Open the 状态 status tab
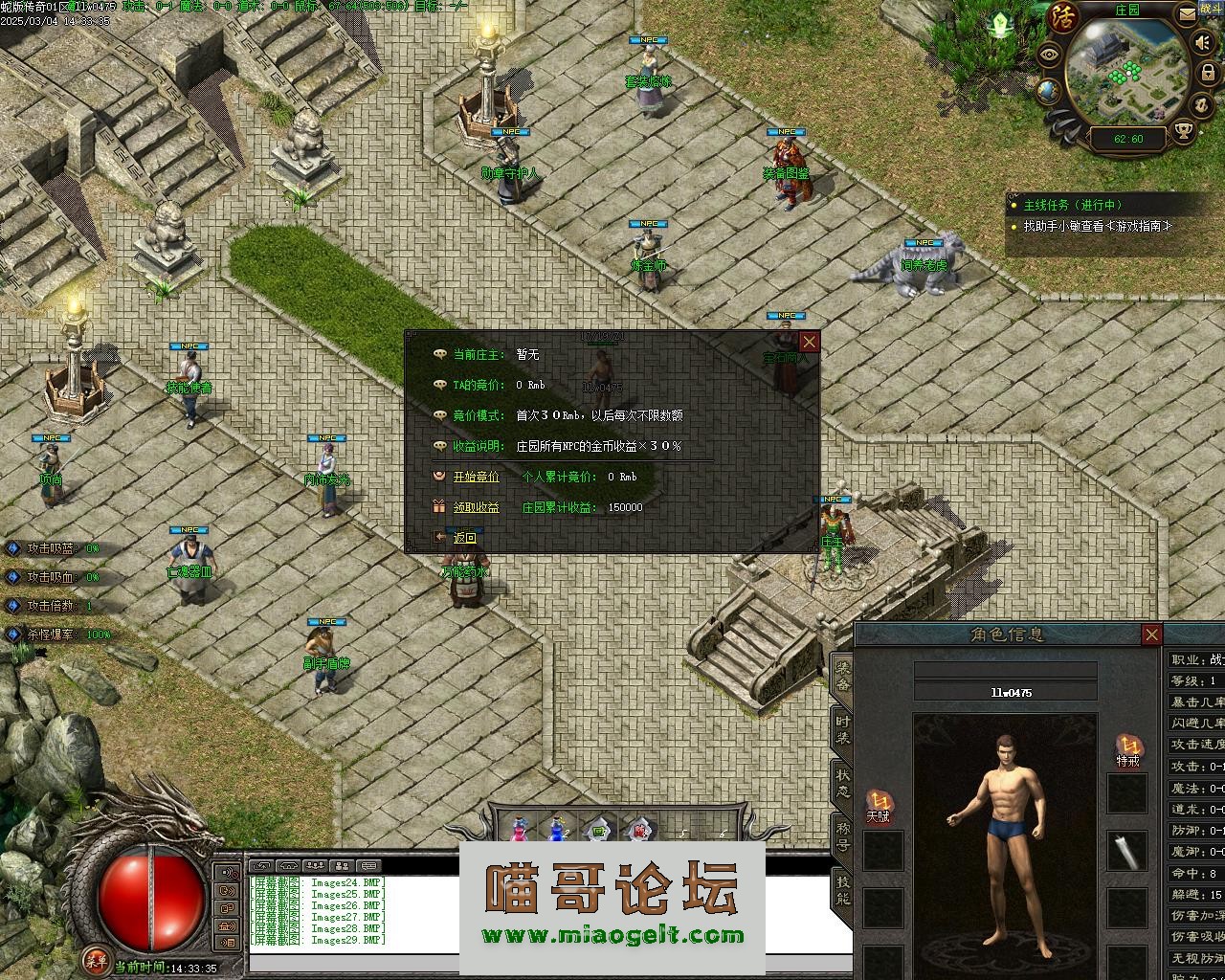Image resolution: width=1225 pixels, height=980 pixels. [842, 783]
